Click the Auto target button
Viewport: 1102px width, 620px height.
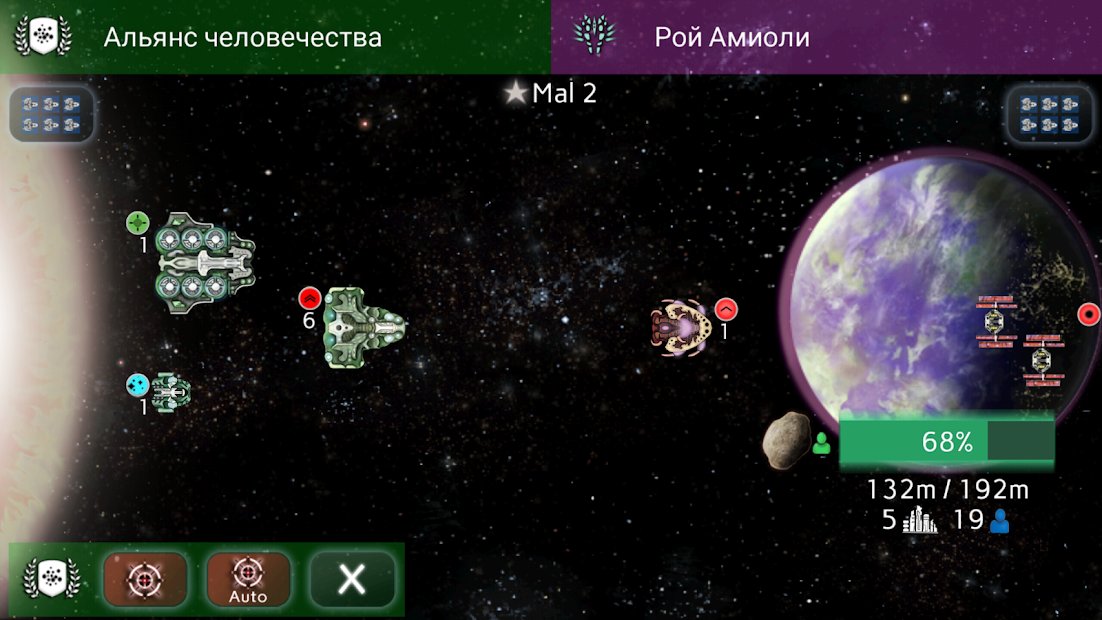pos(248,579)
